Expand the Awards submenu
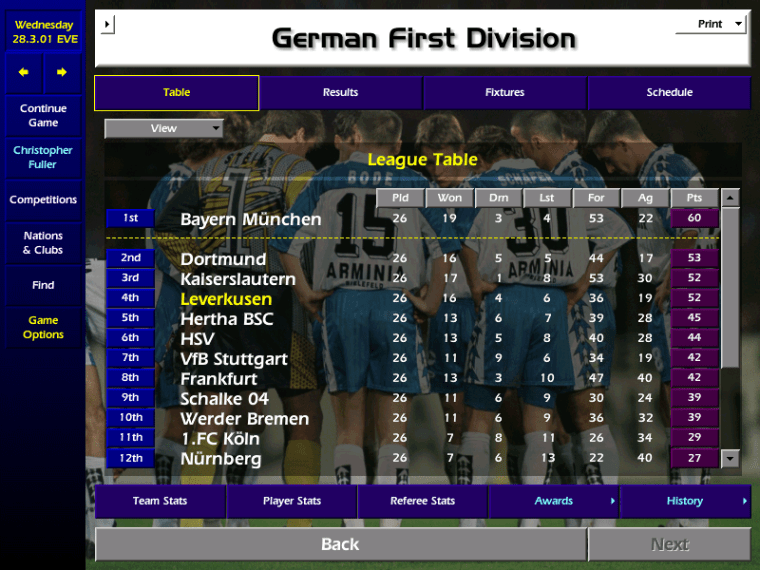Screen dimensions: 760x570 pos(554,501)
